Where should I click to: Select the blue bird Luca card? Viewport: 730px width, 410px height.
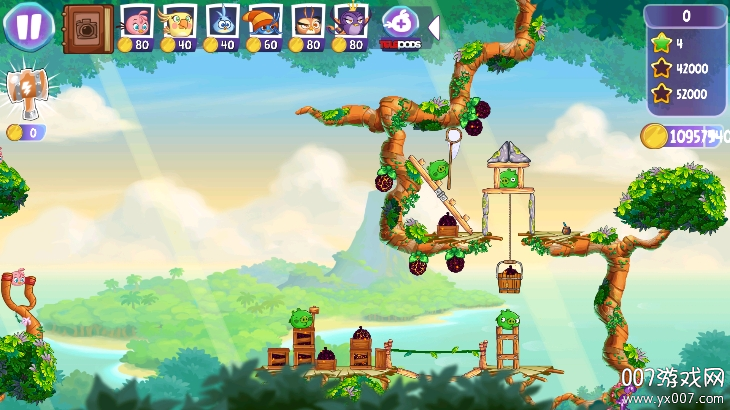[222, 24]
